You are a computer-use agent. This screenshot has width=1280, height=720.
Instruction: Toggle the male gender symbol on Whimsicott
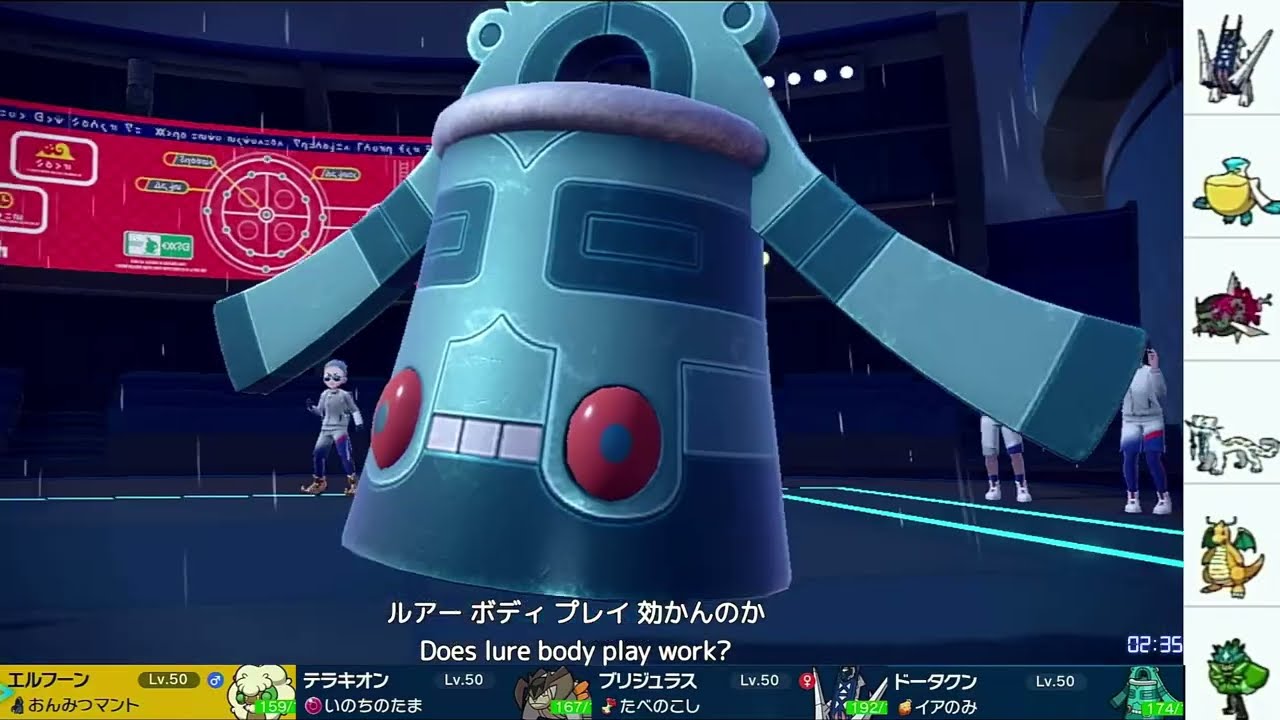point(215,682)
